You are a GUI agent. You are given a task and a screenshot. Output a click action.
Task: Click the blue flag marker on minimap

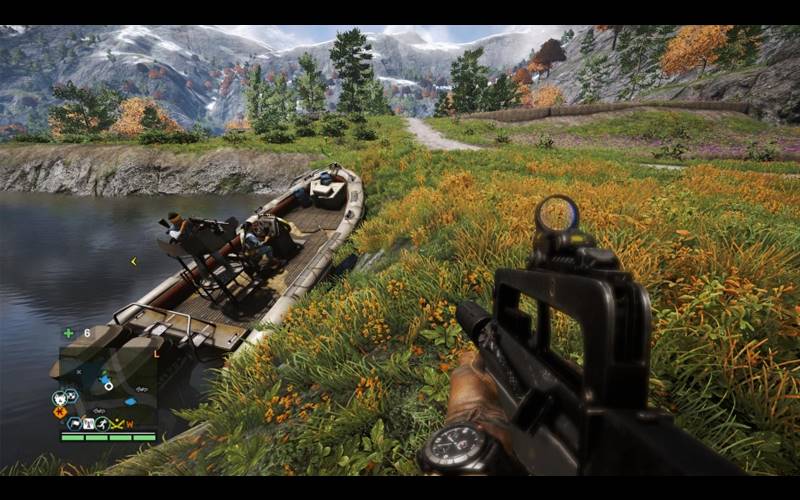(x=74, y=424)
